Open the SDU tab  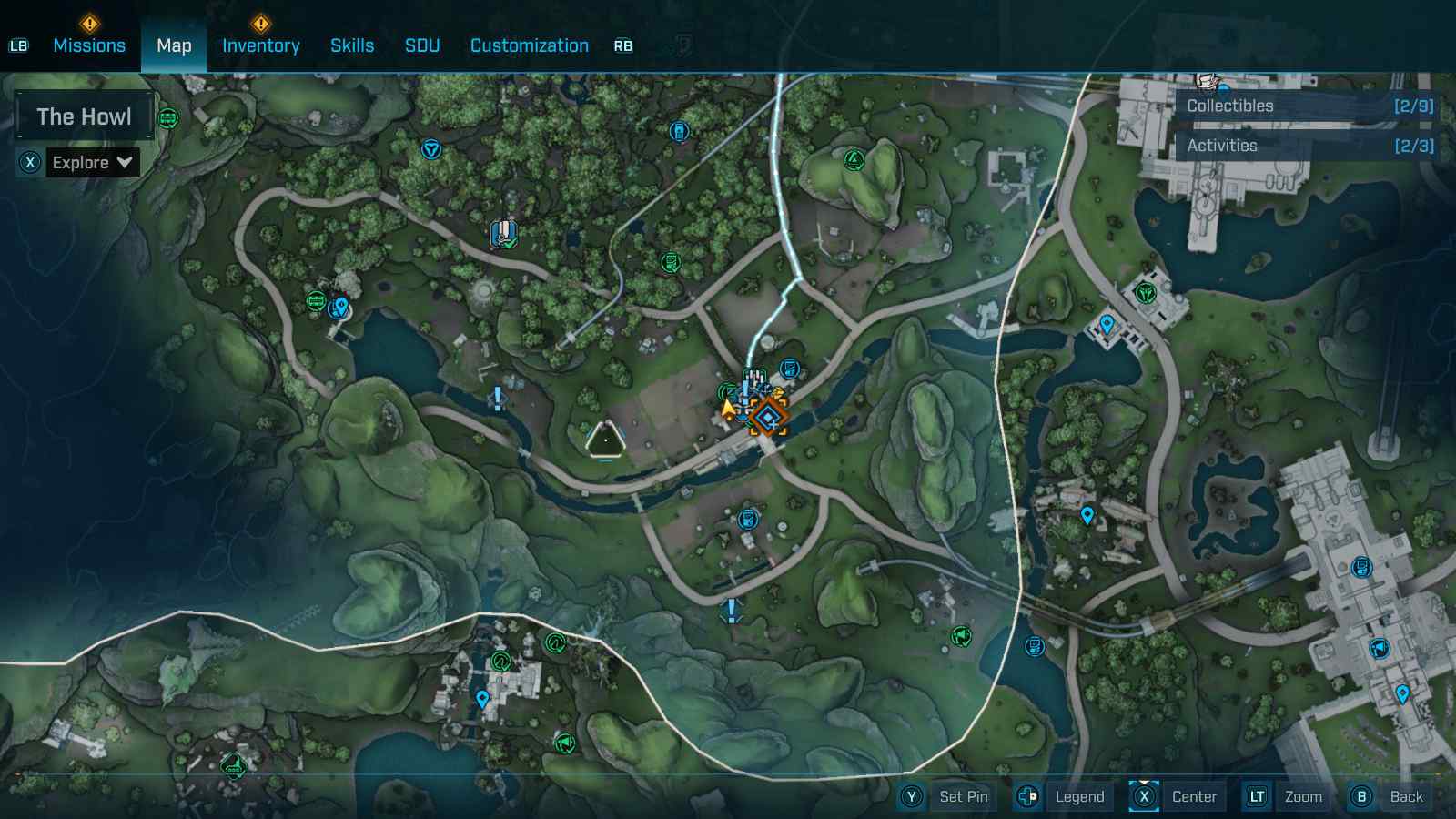[422, 45]
